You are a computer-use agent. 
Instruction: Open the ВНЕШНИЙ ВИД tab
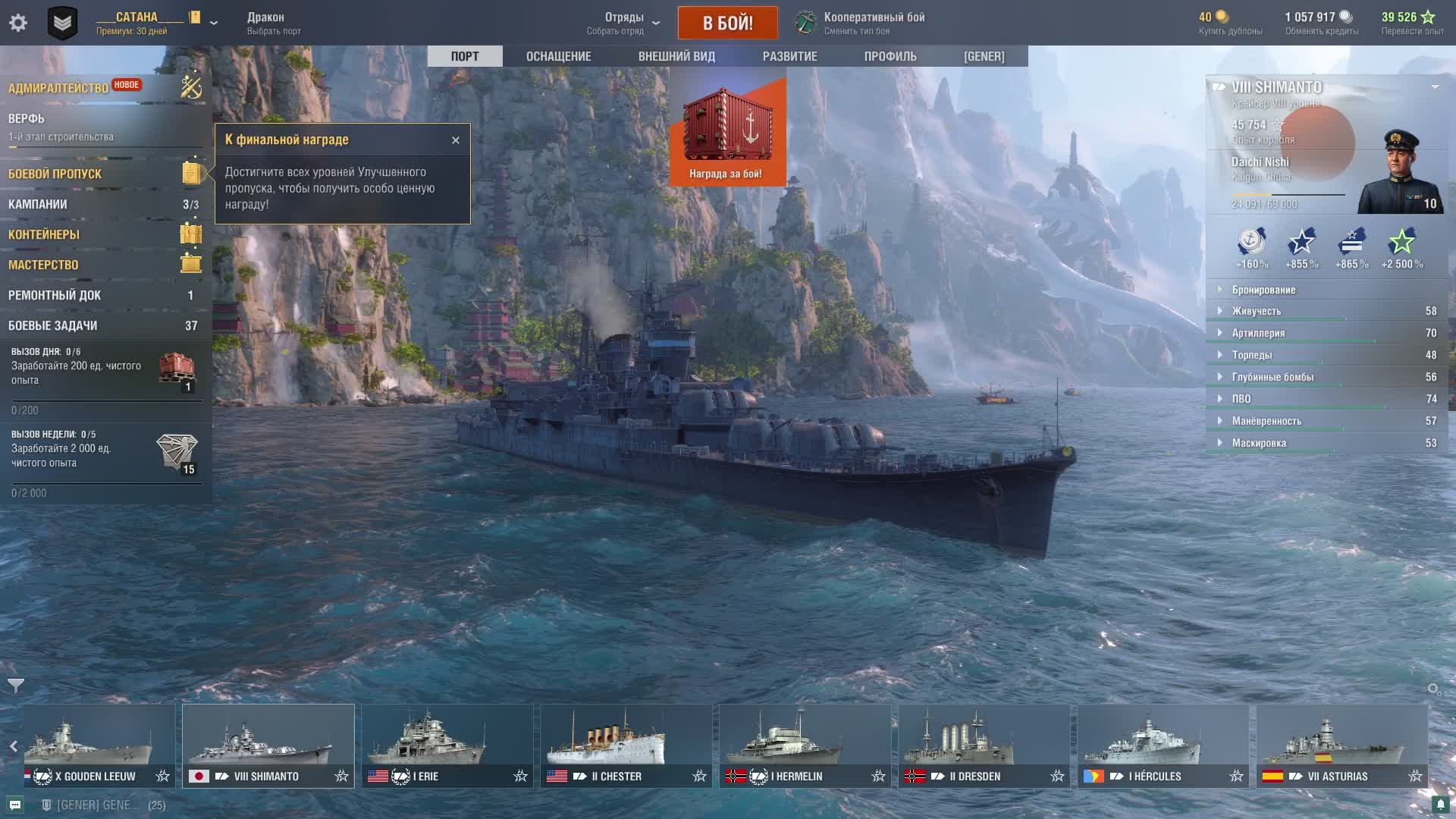point(676,56)
